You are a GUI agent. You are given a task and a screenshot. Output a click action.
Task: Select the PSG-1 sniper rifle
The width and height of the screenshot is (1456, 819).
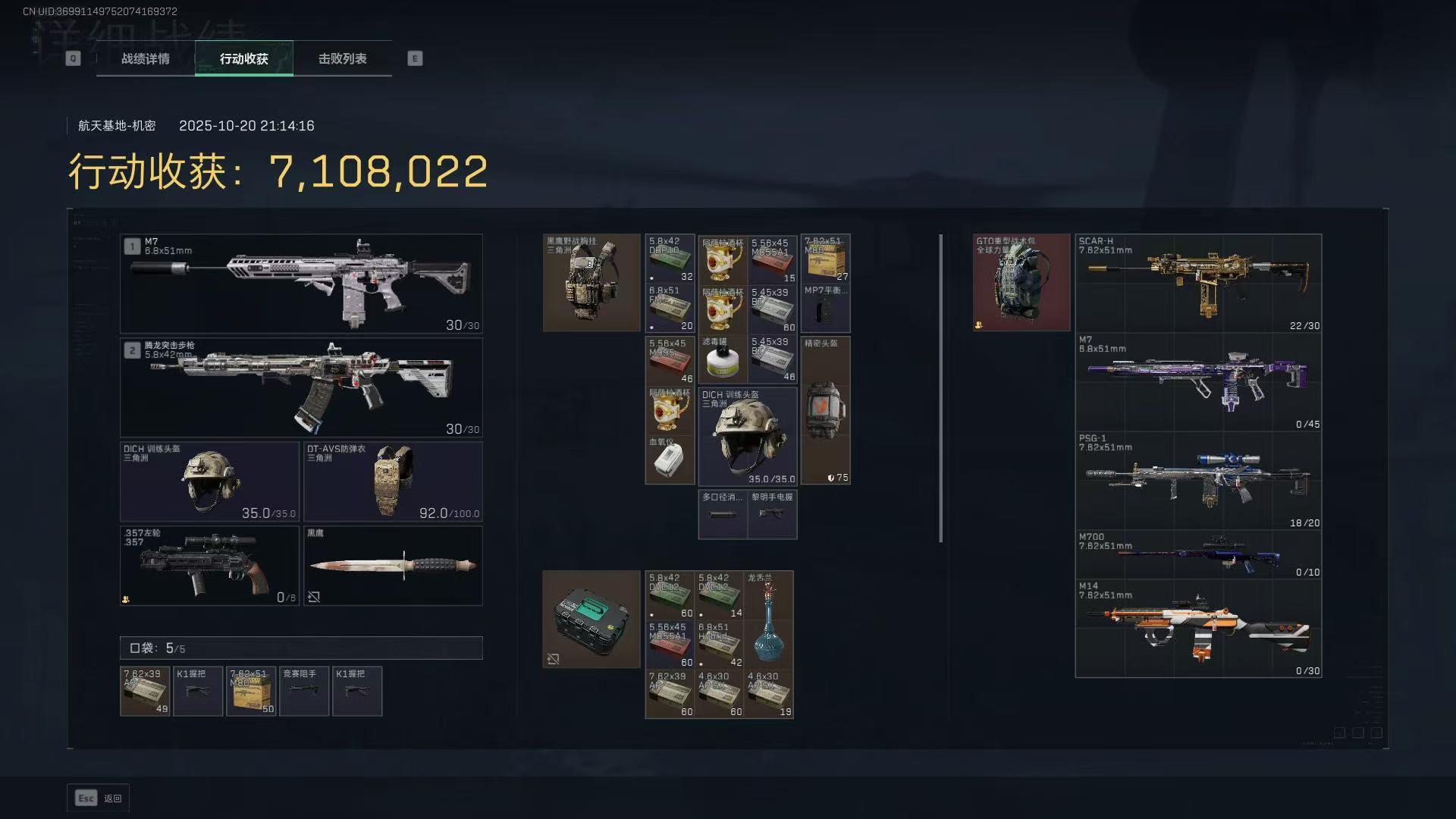(x=1198, y=481)
